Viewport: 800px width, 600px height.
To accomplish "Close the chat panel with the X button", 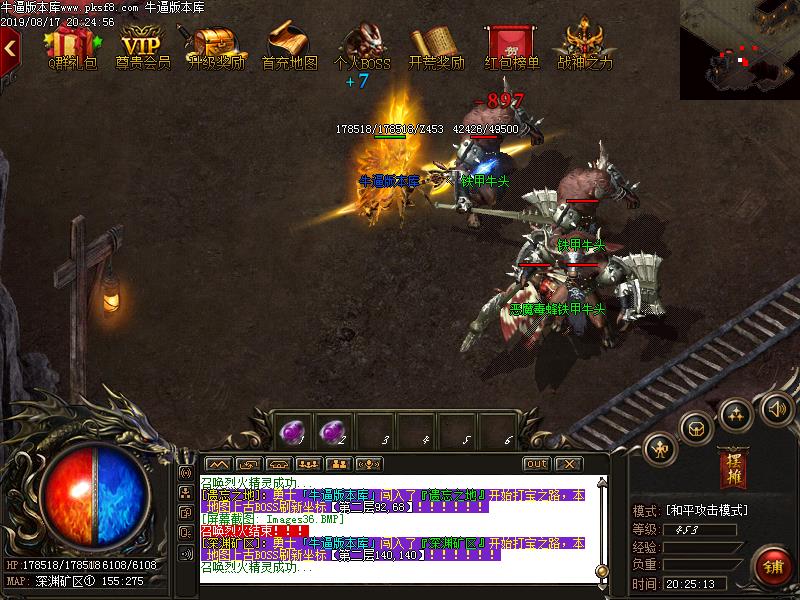I will pos(568,464).
